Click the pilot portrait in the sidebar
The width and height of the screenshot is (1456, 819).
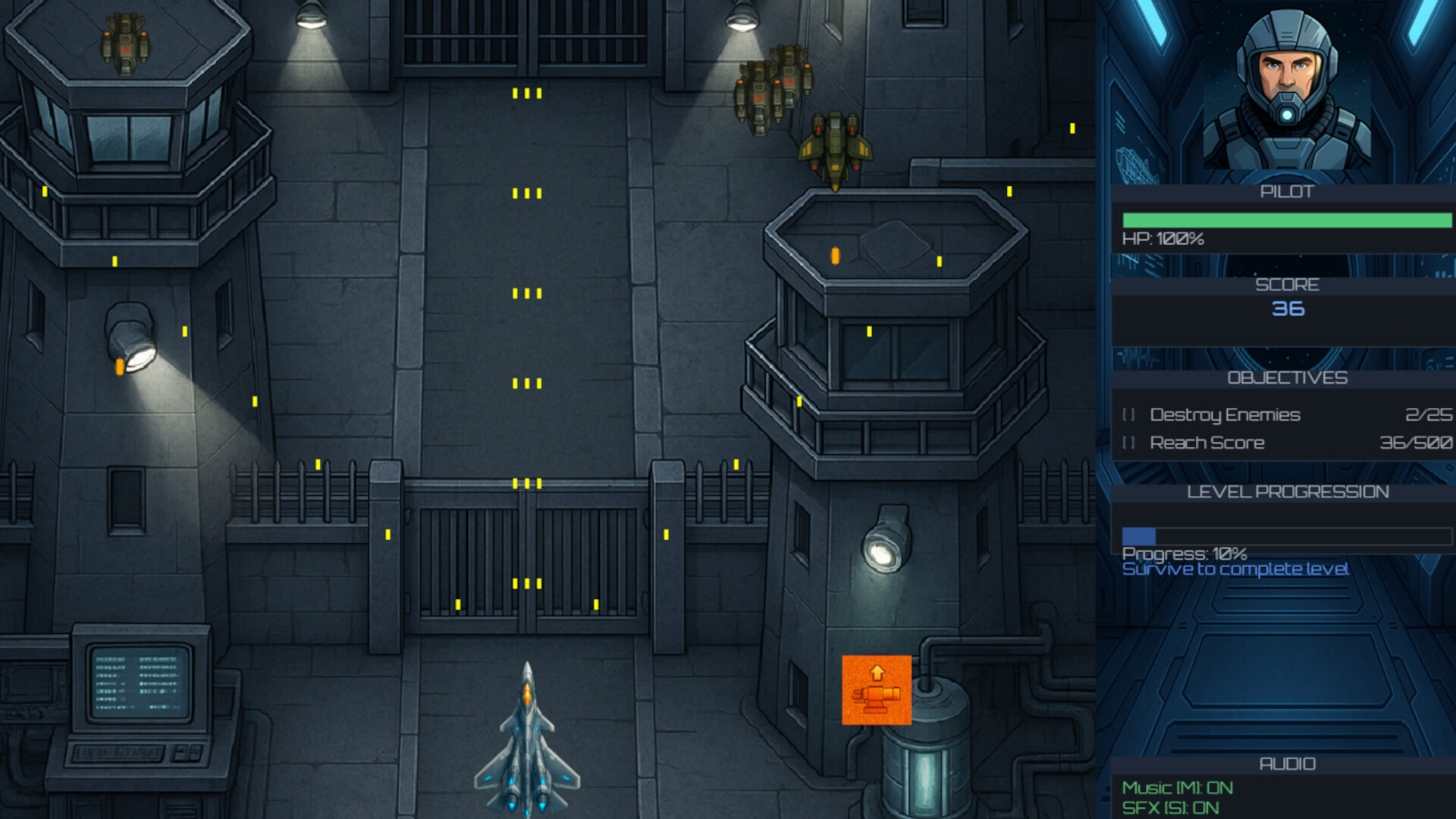pyautogui.click(x=1285, y=87)
